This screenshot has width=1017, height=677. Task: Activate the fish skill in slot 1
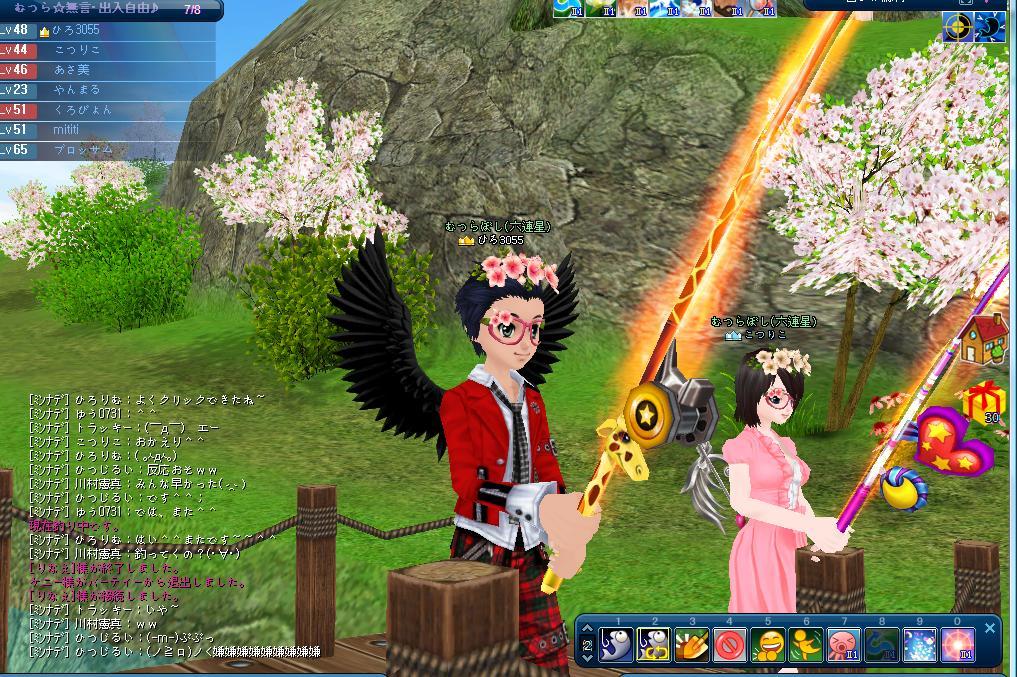coord(615,645)
